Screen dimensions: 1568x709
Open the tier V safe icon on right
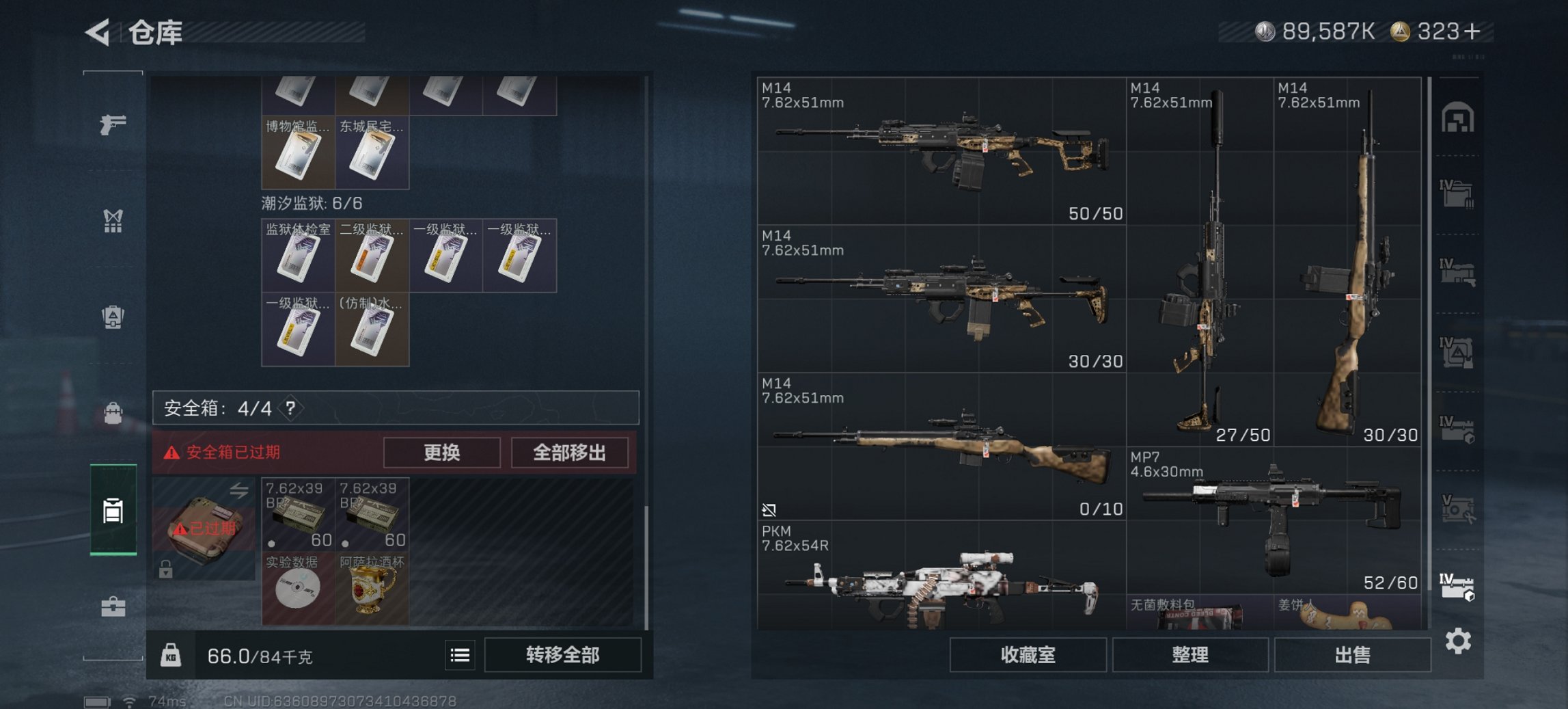pyautogui.click(x=1456, y=509)
